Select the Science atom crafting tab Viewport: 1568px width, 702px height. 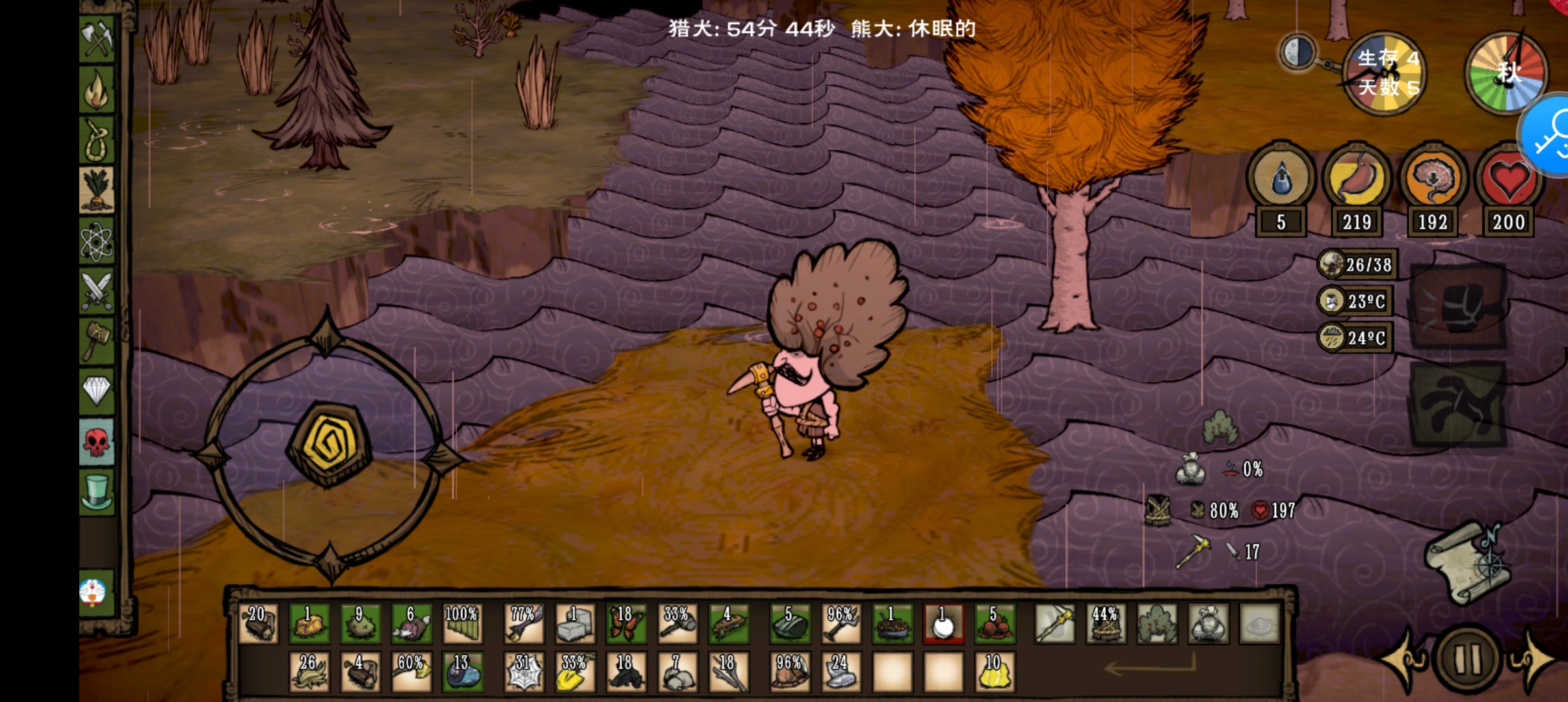point(98,242)
